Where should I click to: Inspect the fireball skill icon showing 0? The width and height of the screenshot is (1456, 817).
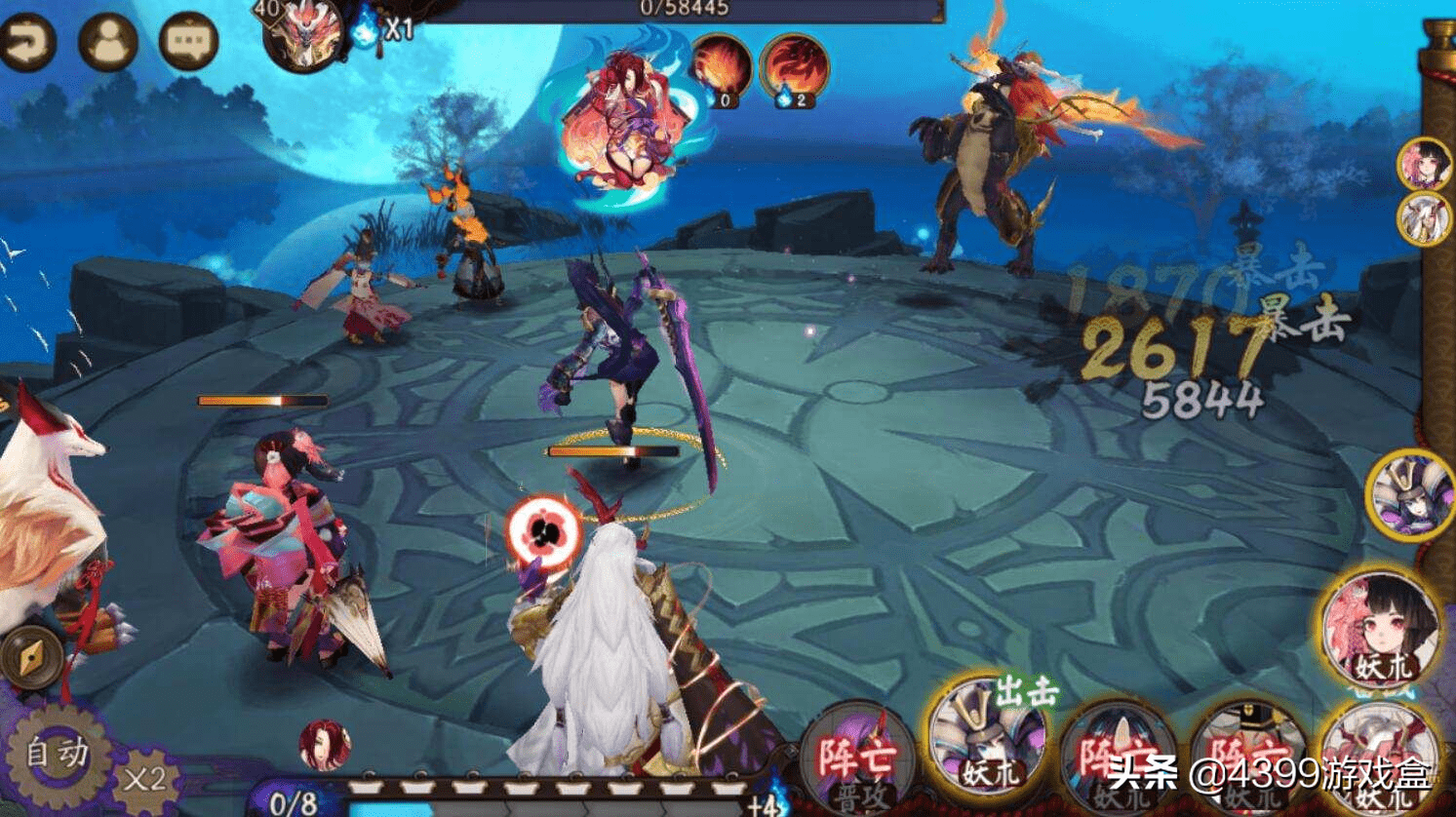[x=722, y=68]
